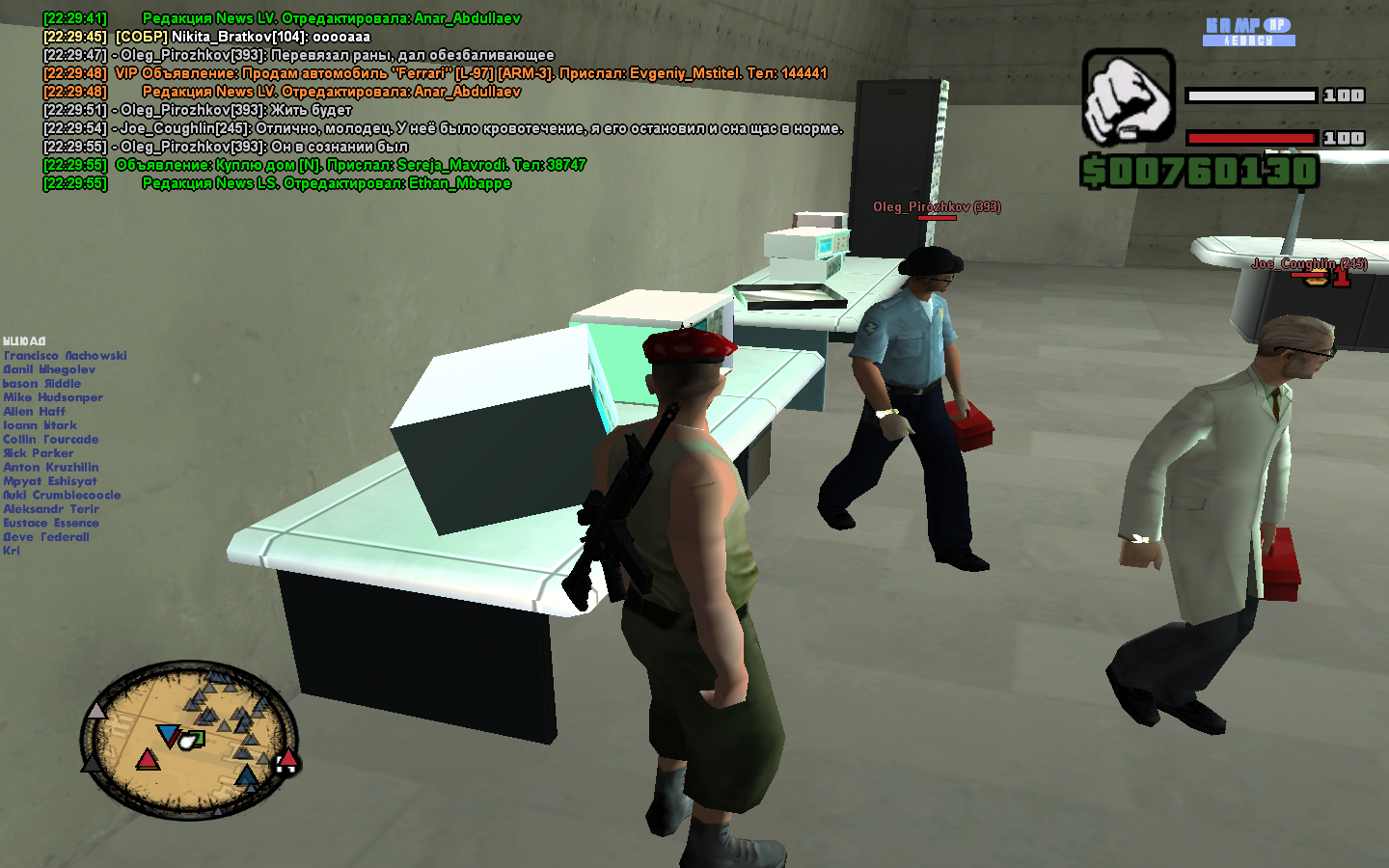Click Nikita_Bratkov's СОБР chat message

point(242,37)
